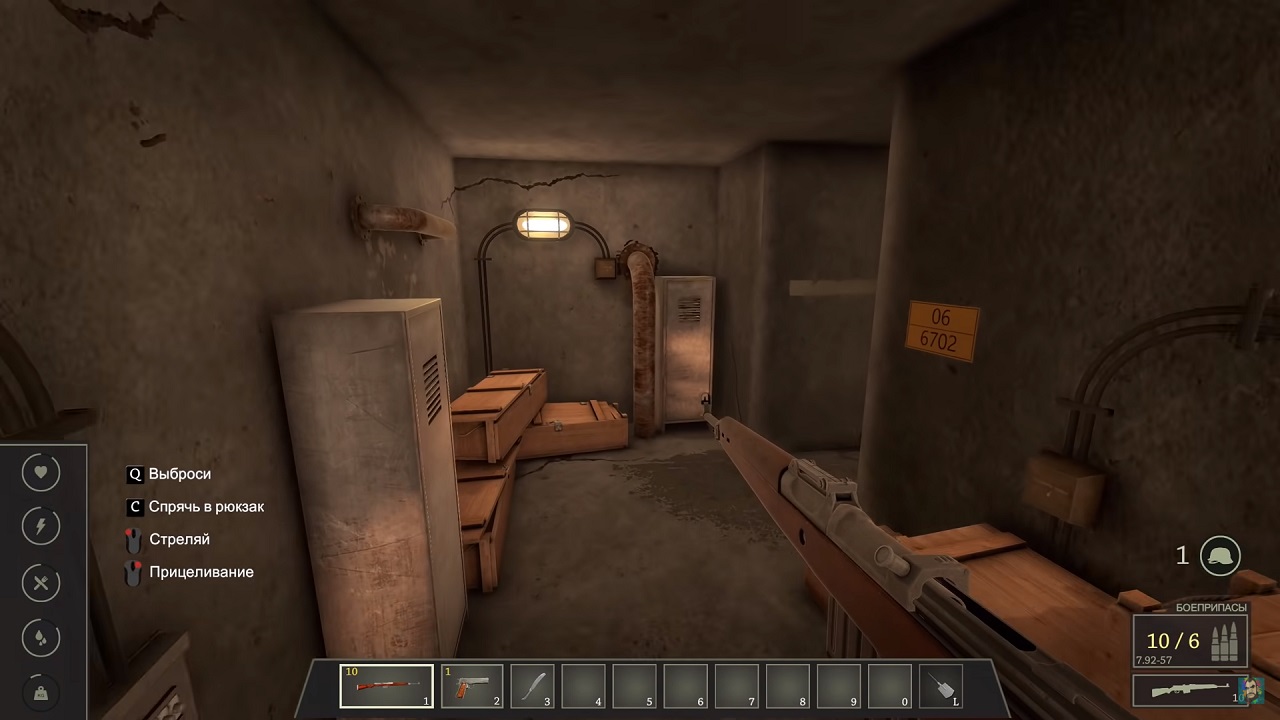
Task: Click the lightning energy status icon
Action: (40, 525)
